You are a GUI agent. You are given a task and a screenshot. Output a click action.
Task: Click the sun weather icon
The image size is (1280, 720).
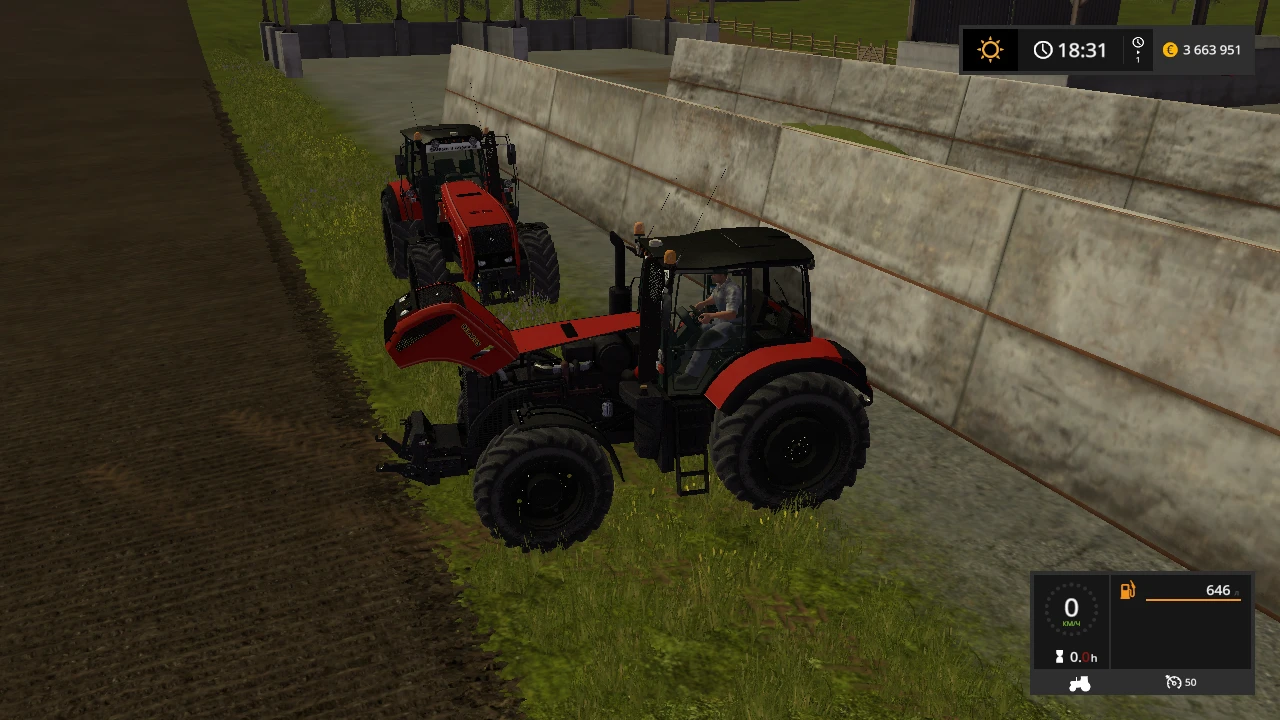tap(990, 49)
